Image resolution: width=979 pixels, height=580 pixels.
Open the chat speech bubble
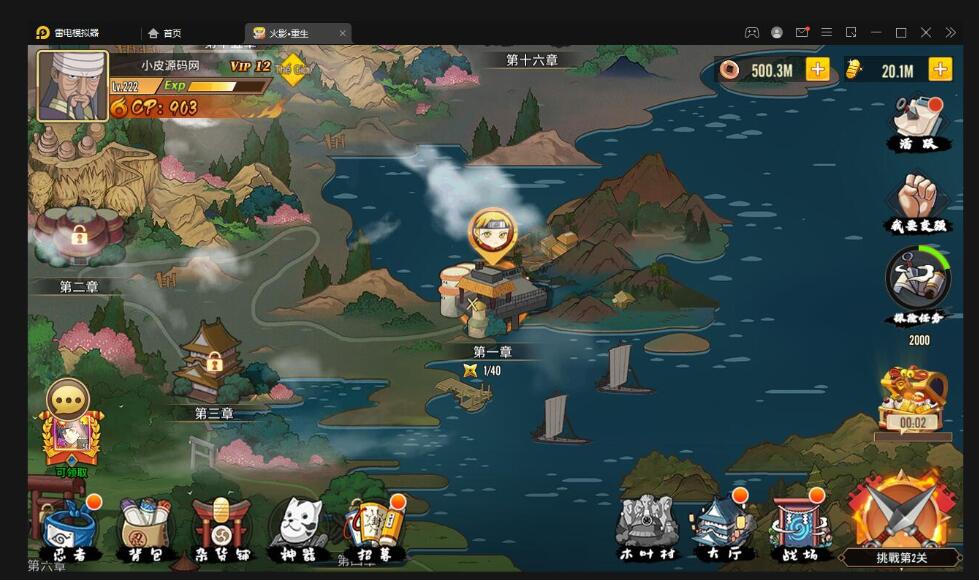(68, 399)
